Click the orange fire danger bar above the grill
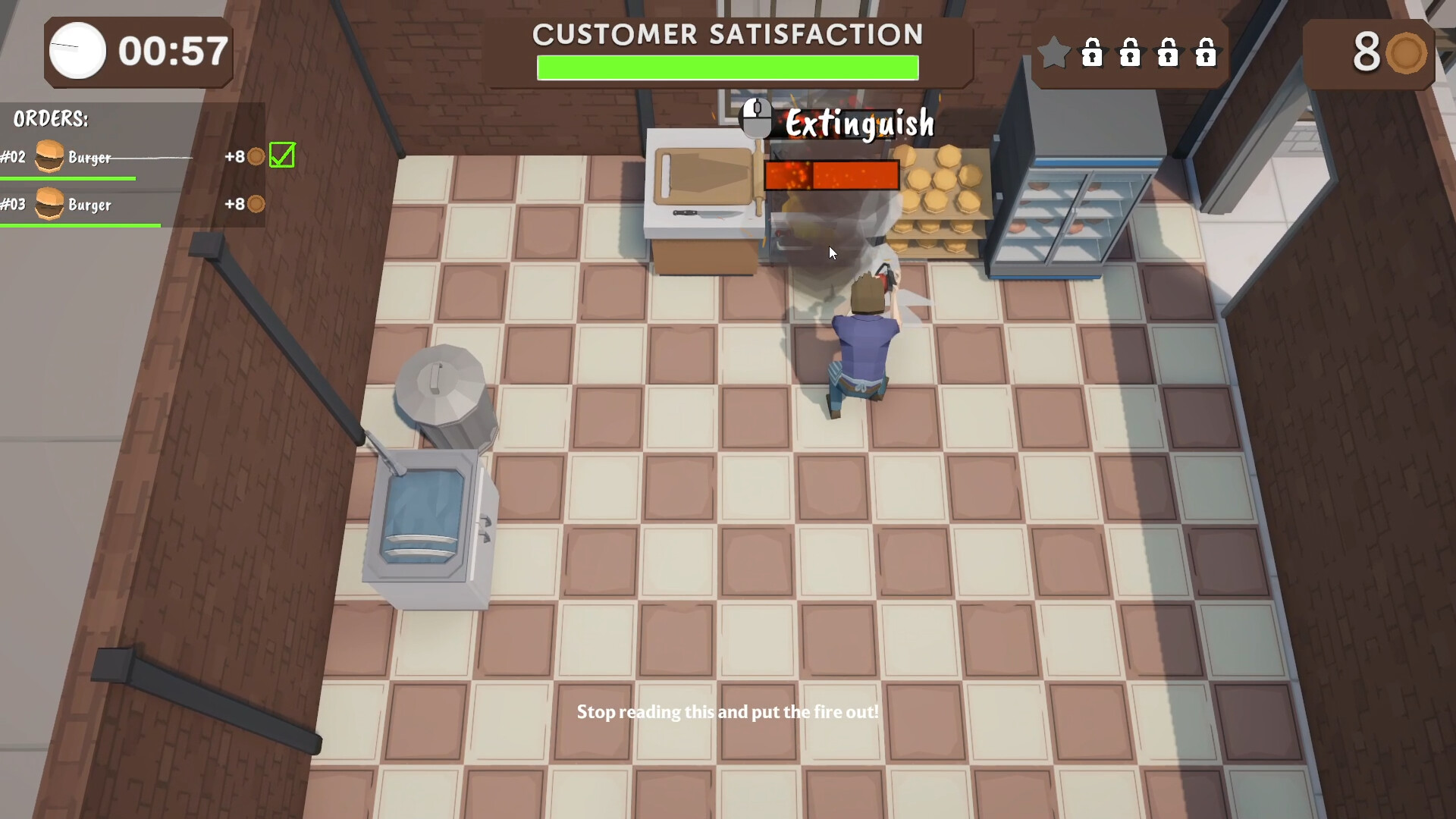Screen dimensions: 1456x819 (x=830, y=174)
